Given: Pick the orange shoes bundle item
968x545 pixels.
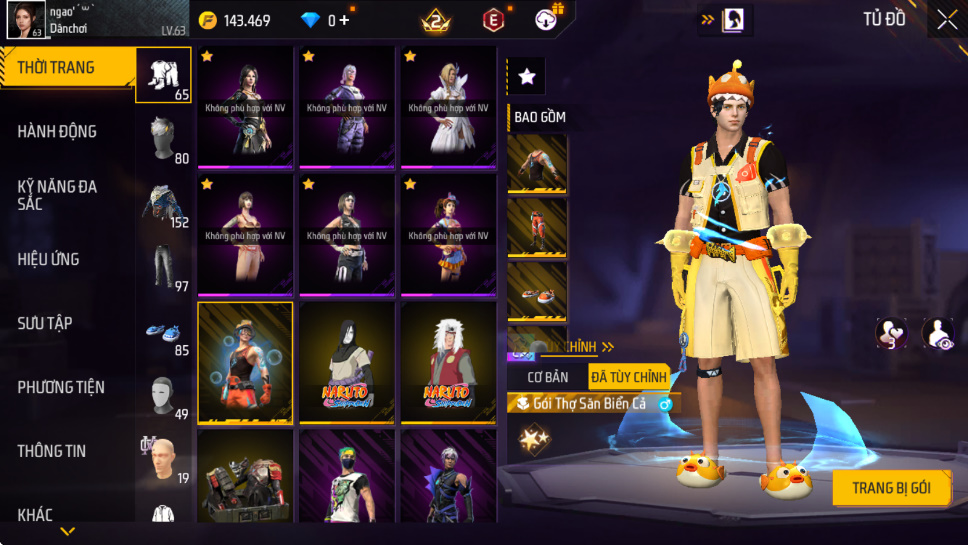Looking at the screenshot, I should click(537, 291).
